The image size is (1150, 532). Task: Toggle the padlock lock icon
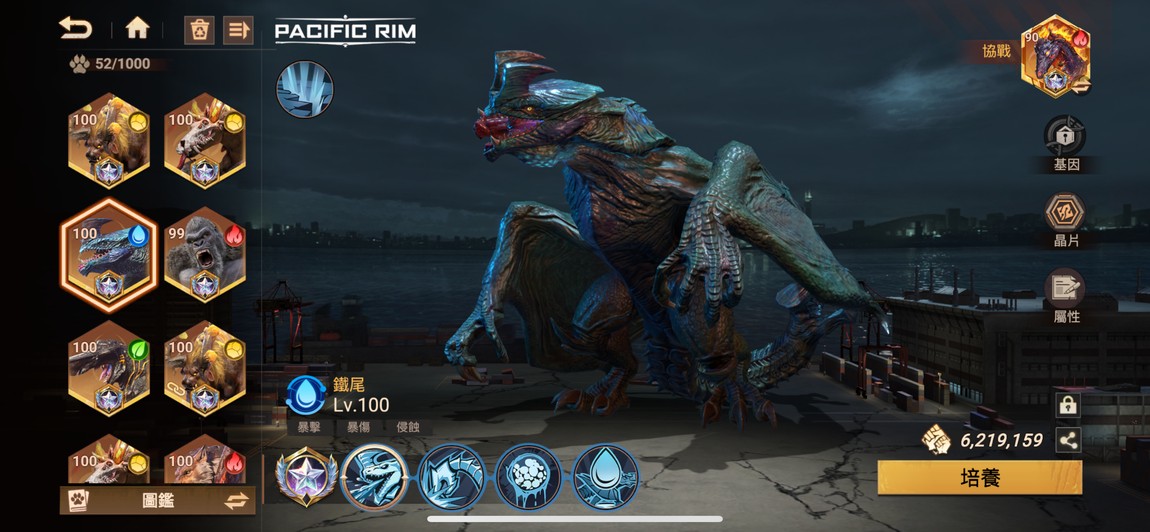(x=1068, y=405)
